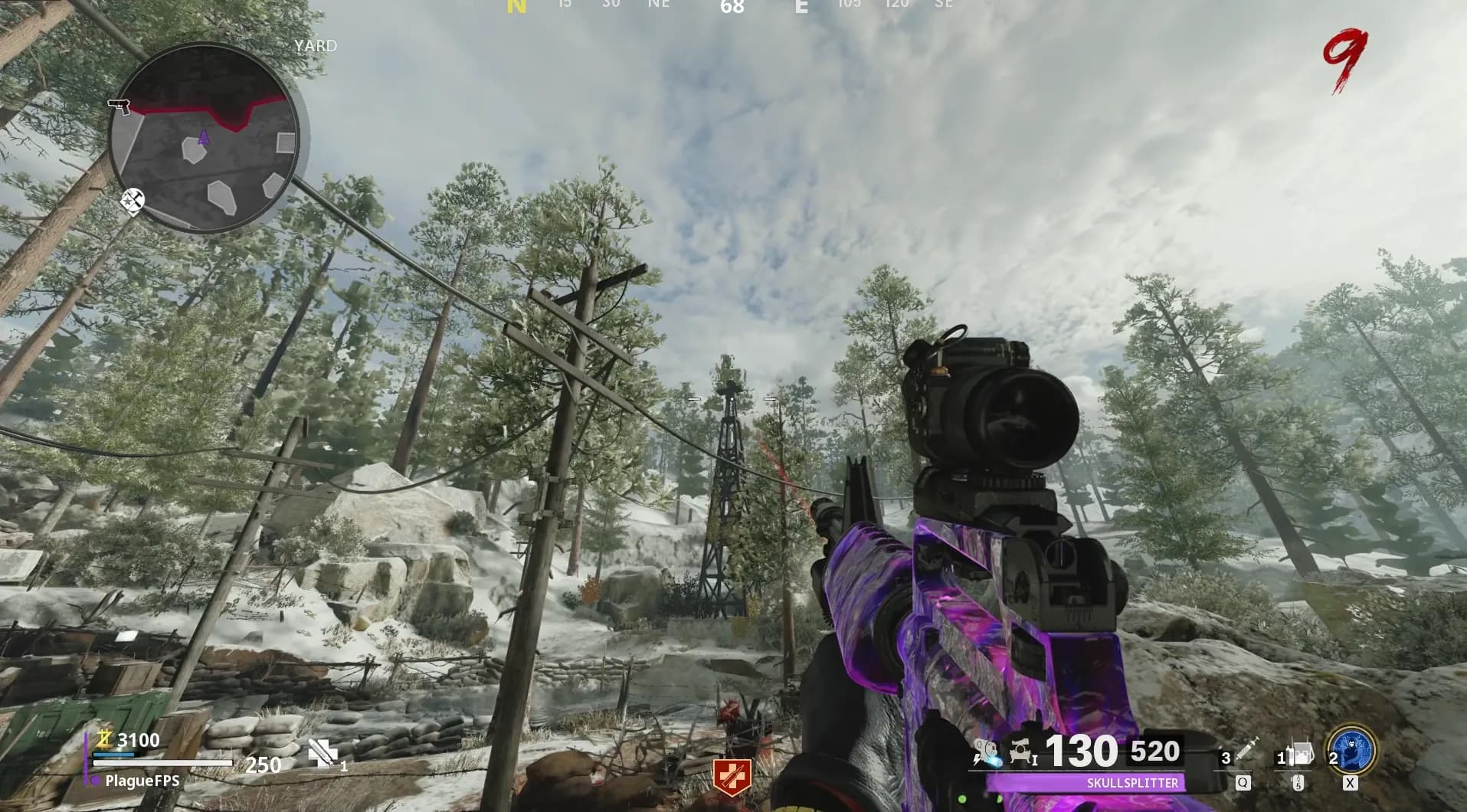Click the Pack-a-Punch tier icon
The image size is (1467, 812).
click(1023, 749)
